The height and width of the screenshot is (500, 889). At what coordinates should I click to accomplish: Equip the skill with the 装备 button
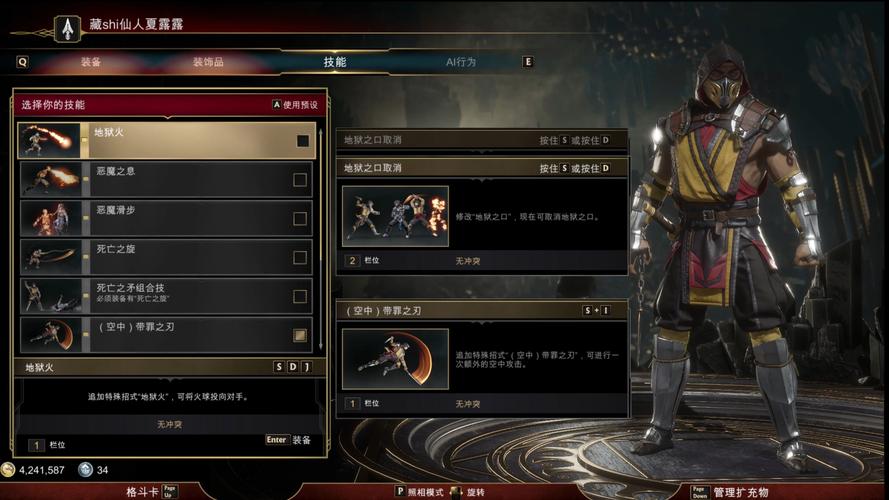(289, 440)
